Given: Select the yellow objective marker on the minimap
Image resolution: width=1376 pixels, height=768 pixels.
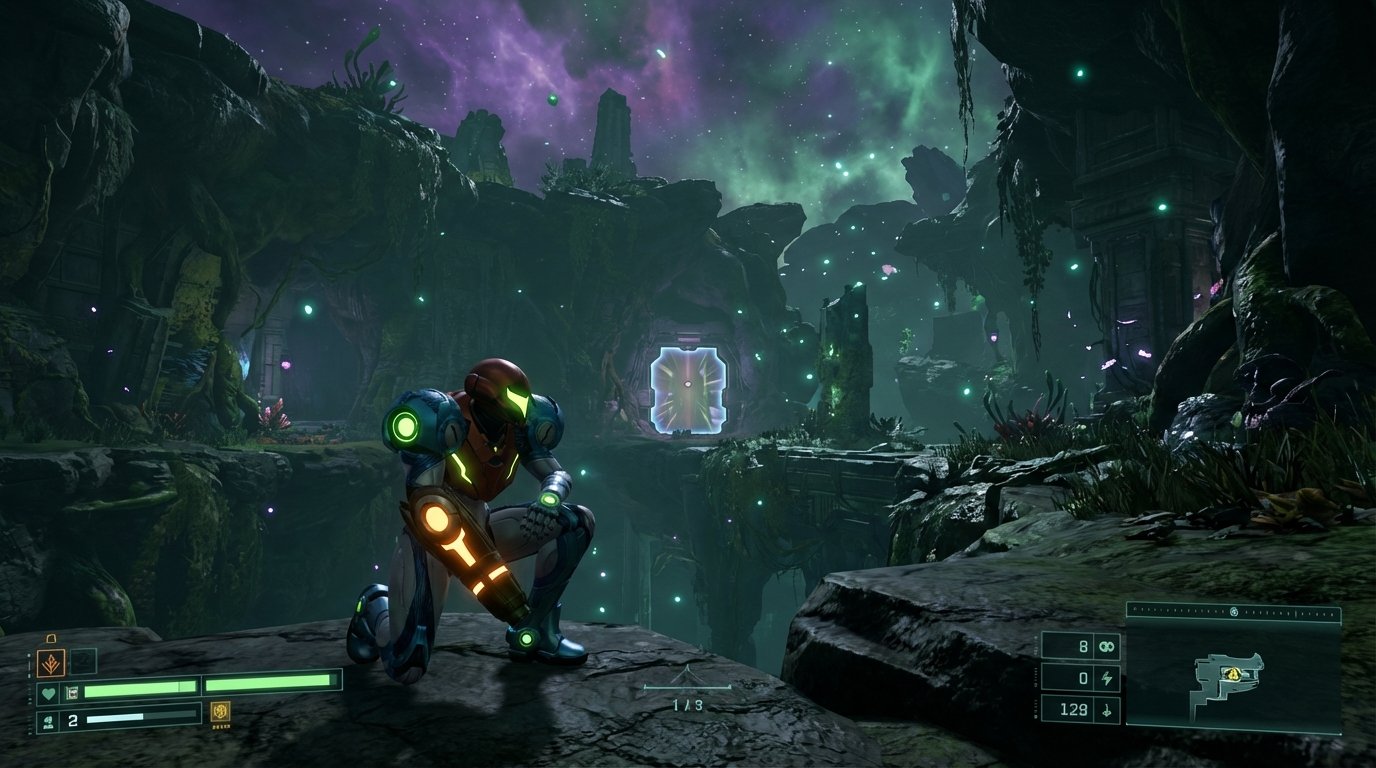Looking at the screenshot, I should click(x=1233, y=674).
